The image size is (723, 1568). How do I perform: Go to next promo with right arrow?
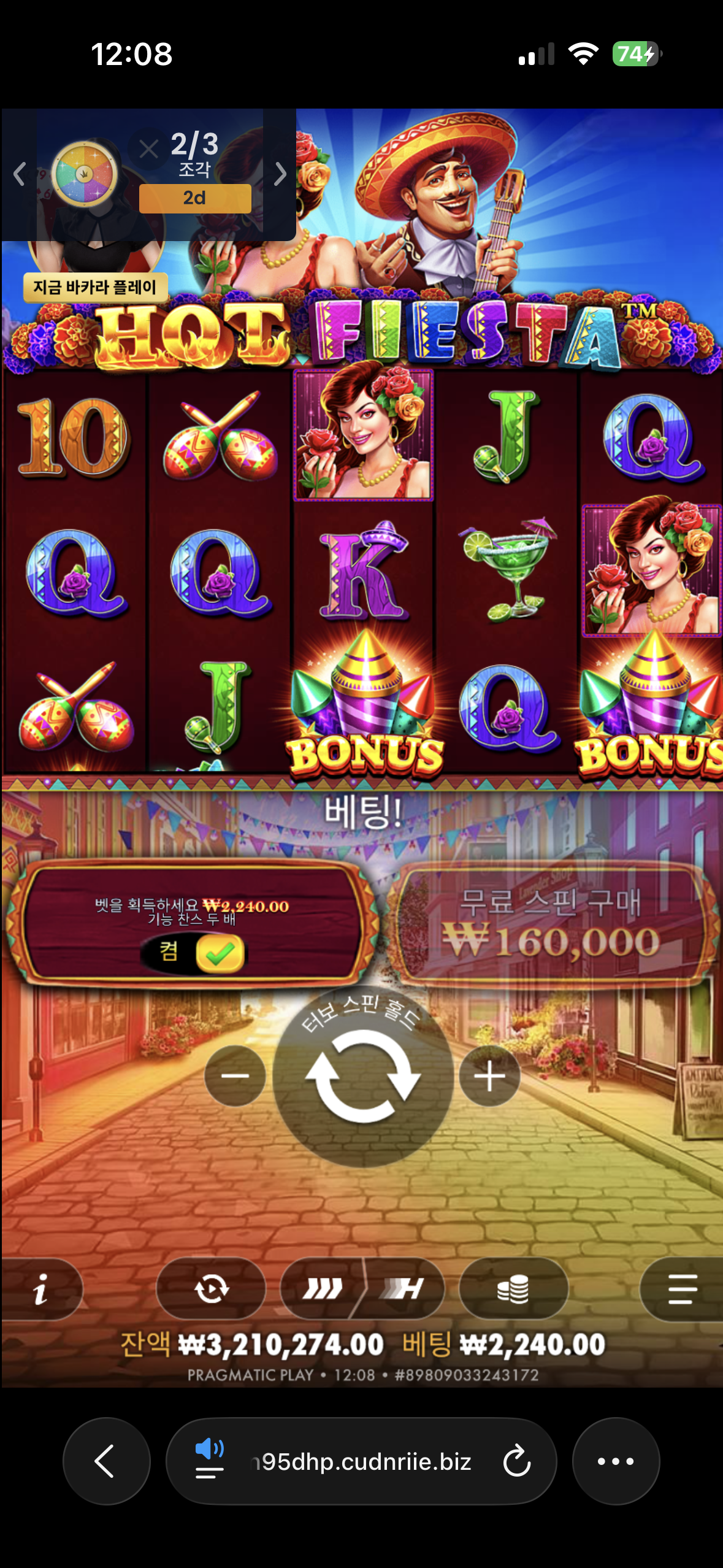(x=280, y=174)
